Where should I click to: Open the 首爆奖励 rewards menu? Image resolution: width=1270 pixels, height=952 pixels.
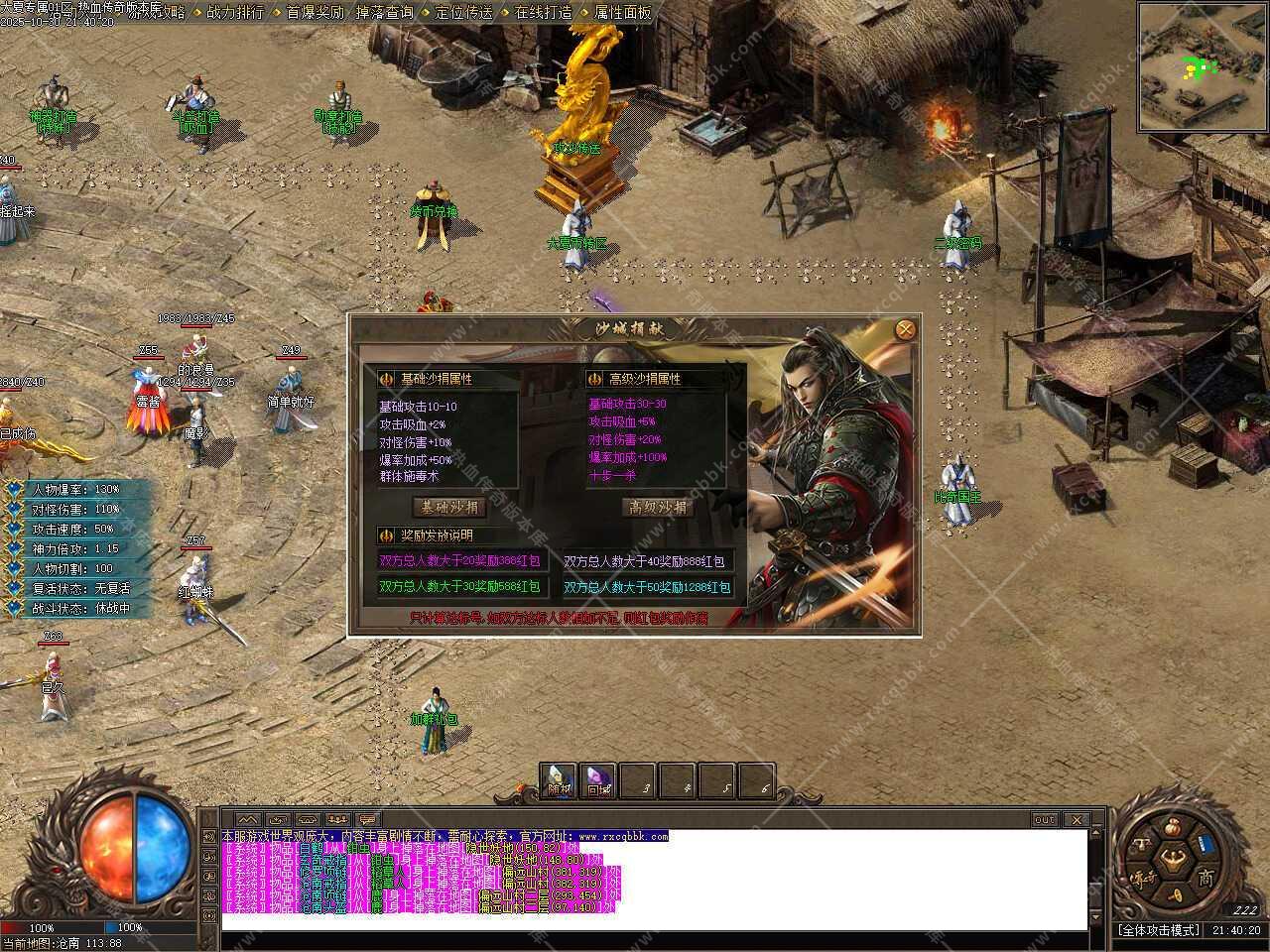tap(315, 13)
